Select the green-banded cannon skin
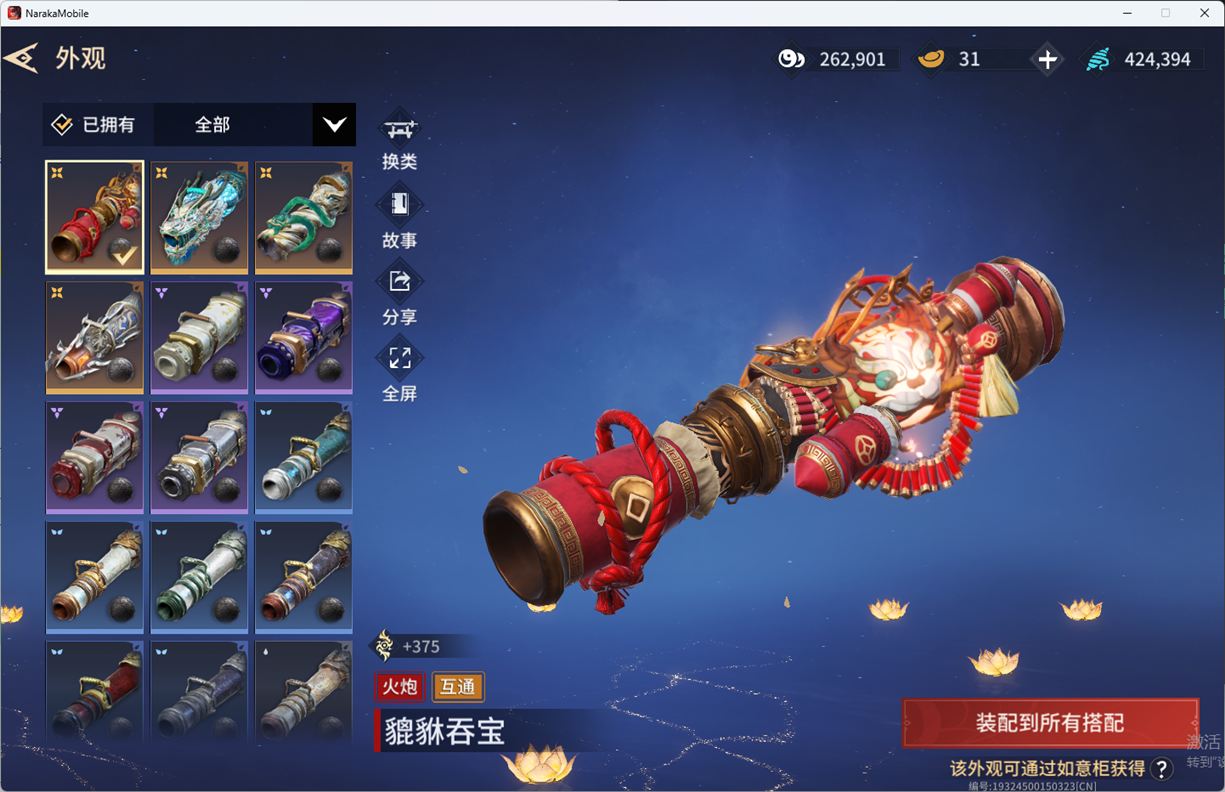 click(199, 577)
